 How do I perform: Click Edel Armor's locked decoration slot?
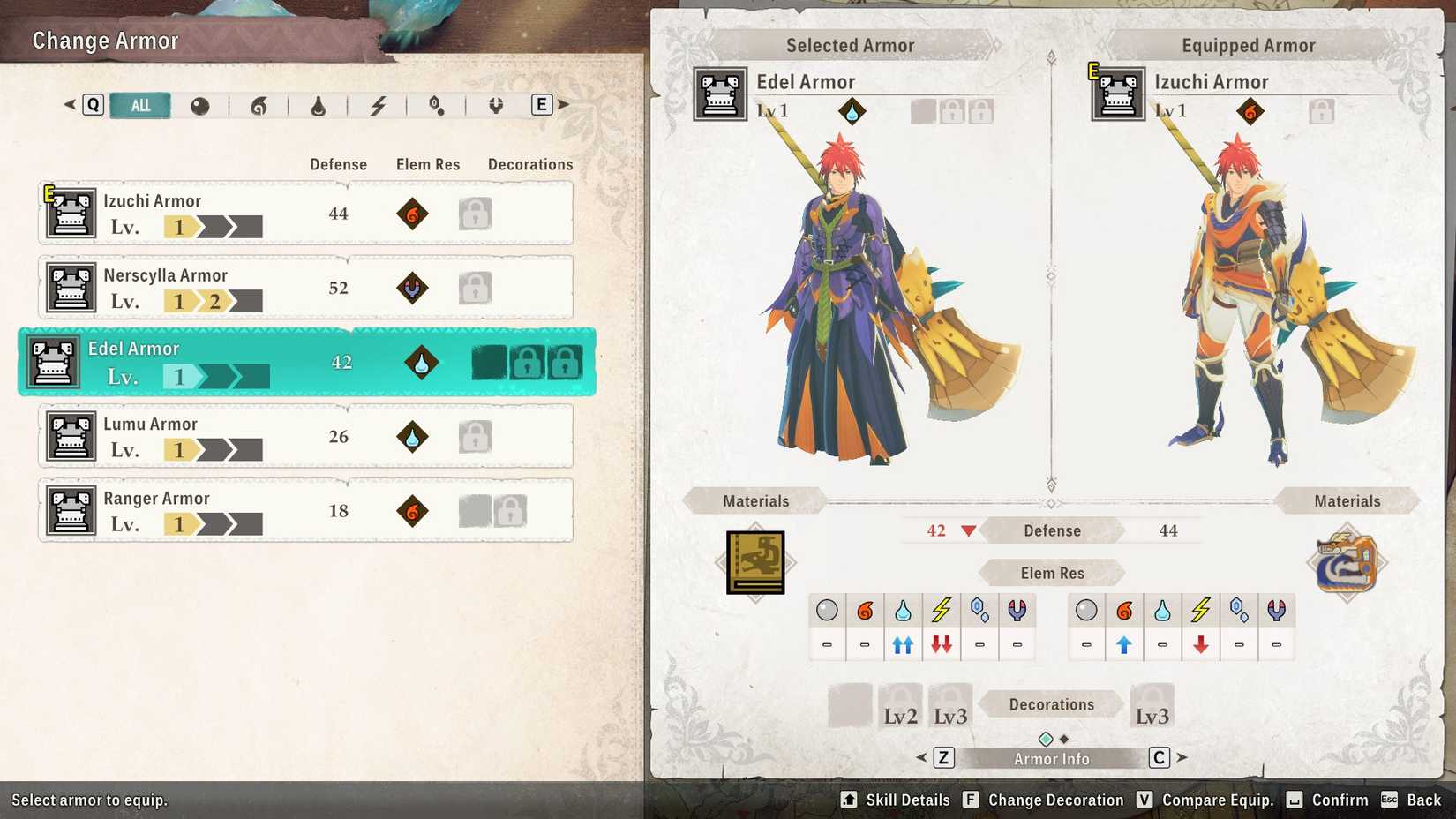click(527, 362)
